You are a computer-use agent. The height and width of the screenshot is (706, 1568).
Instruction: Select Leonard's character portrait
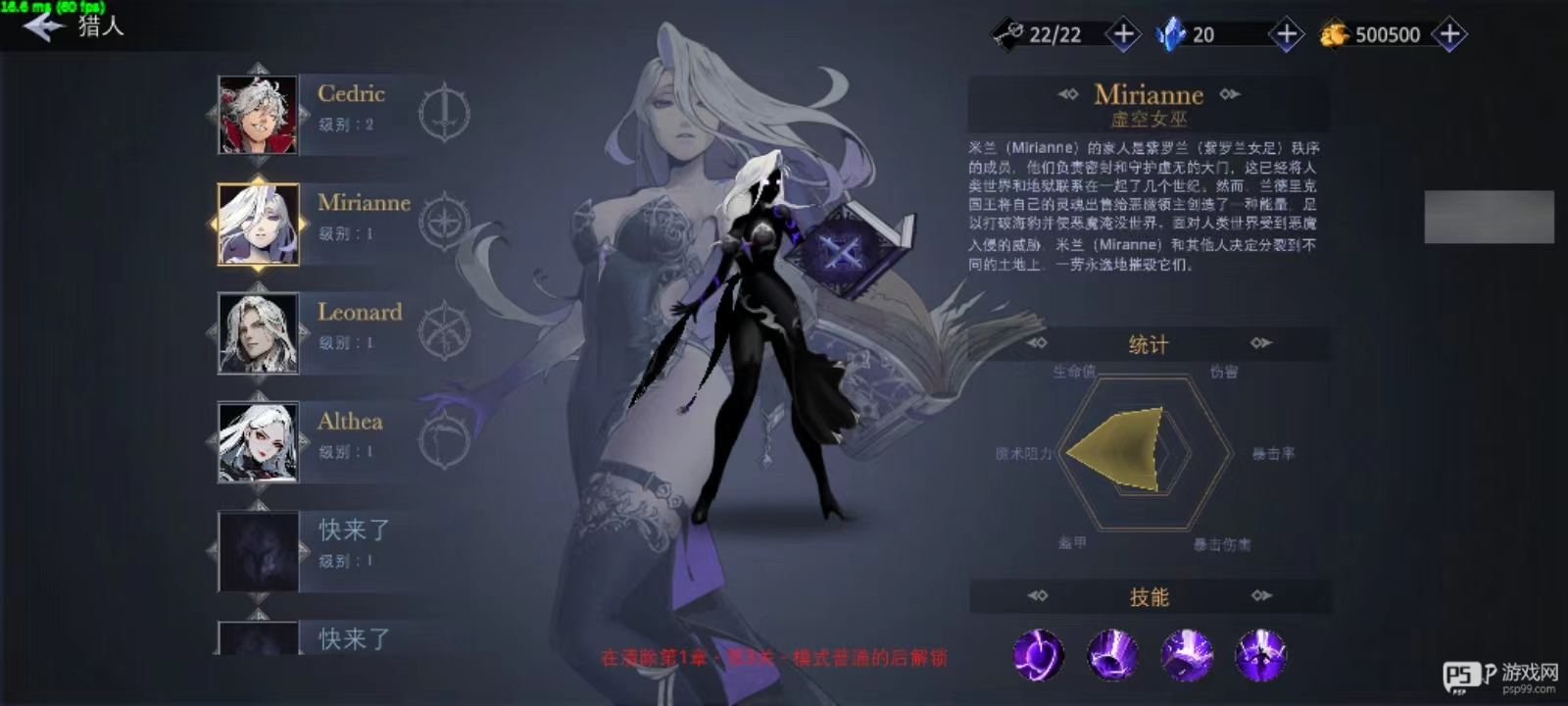(x=257, y=333)
